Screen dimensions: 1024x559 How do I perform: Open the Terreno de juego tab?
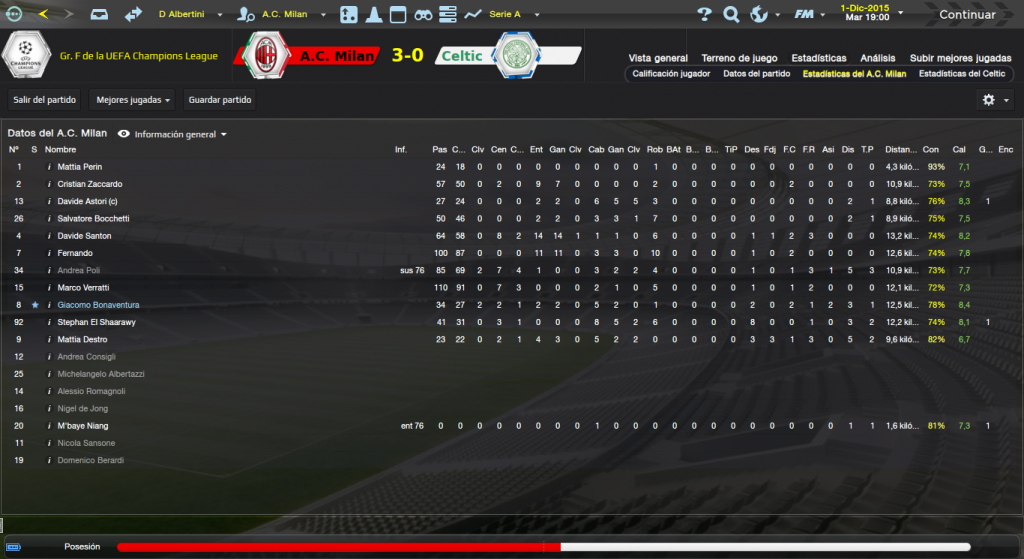739,58
